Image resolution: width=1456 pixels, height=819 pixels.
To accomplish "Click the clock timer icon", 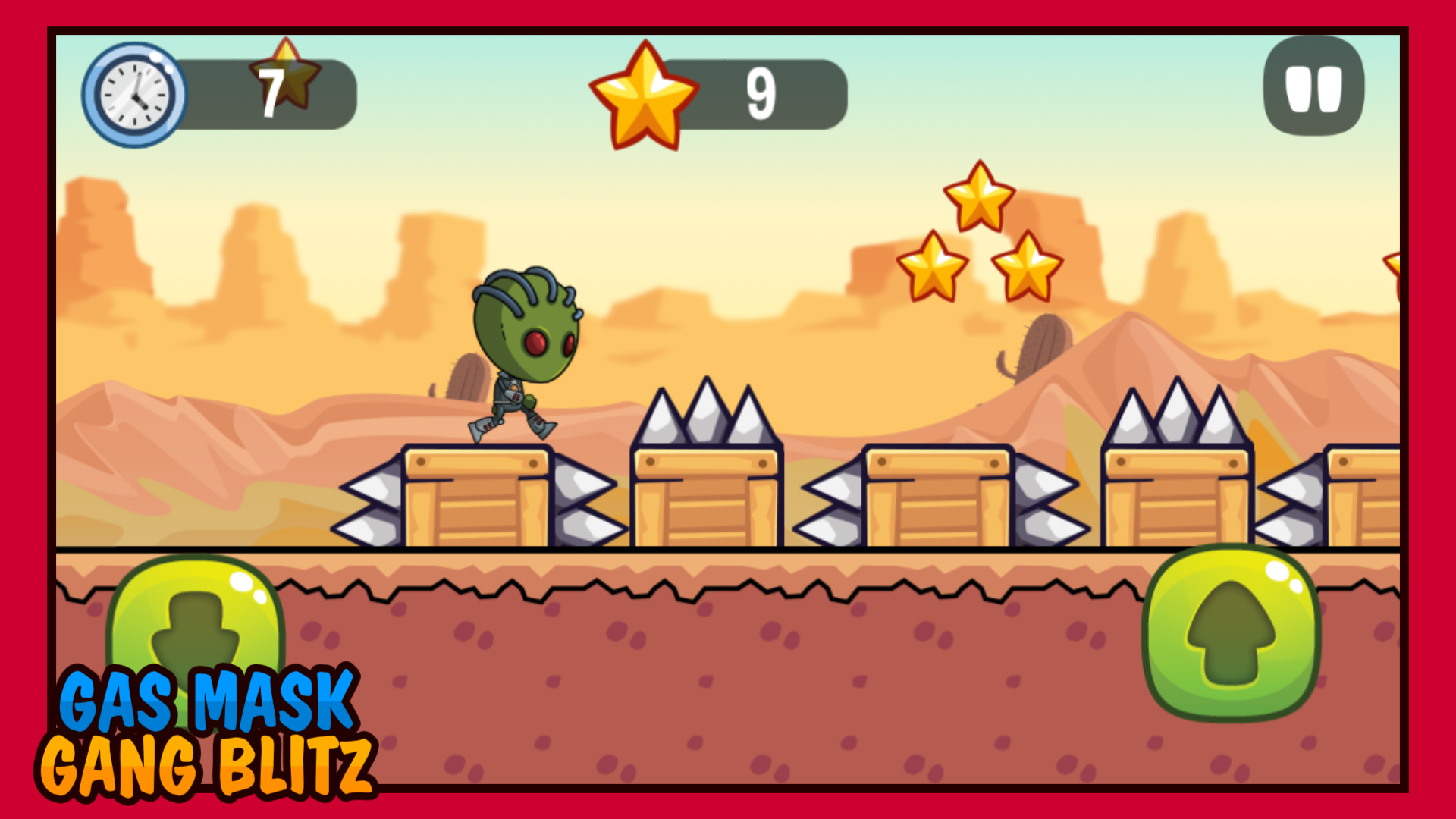I will [x=135, y=91].
